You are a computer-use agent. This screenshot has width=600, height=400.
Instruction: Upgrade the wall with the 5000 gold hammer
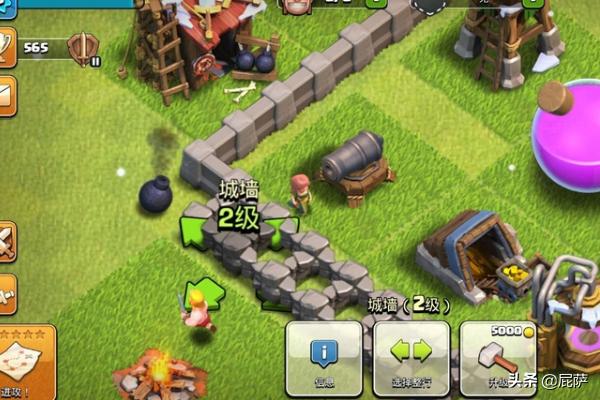(497, 358)
